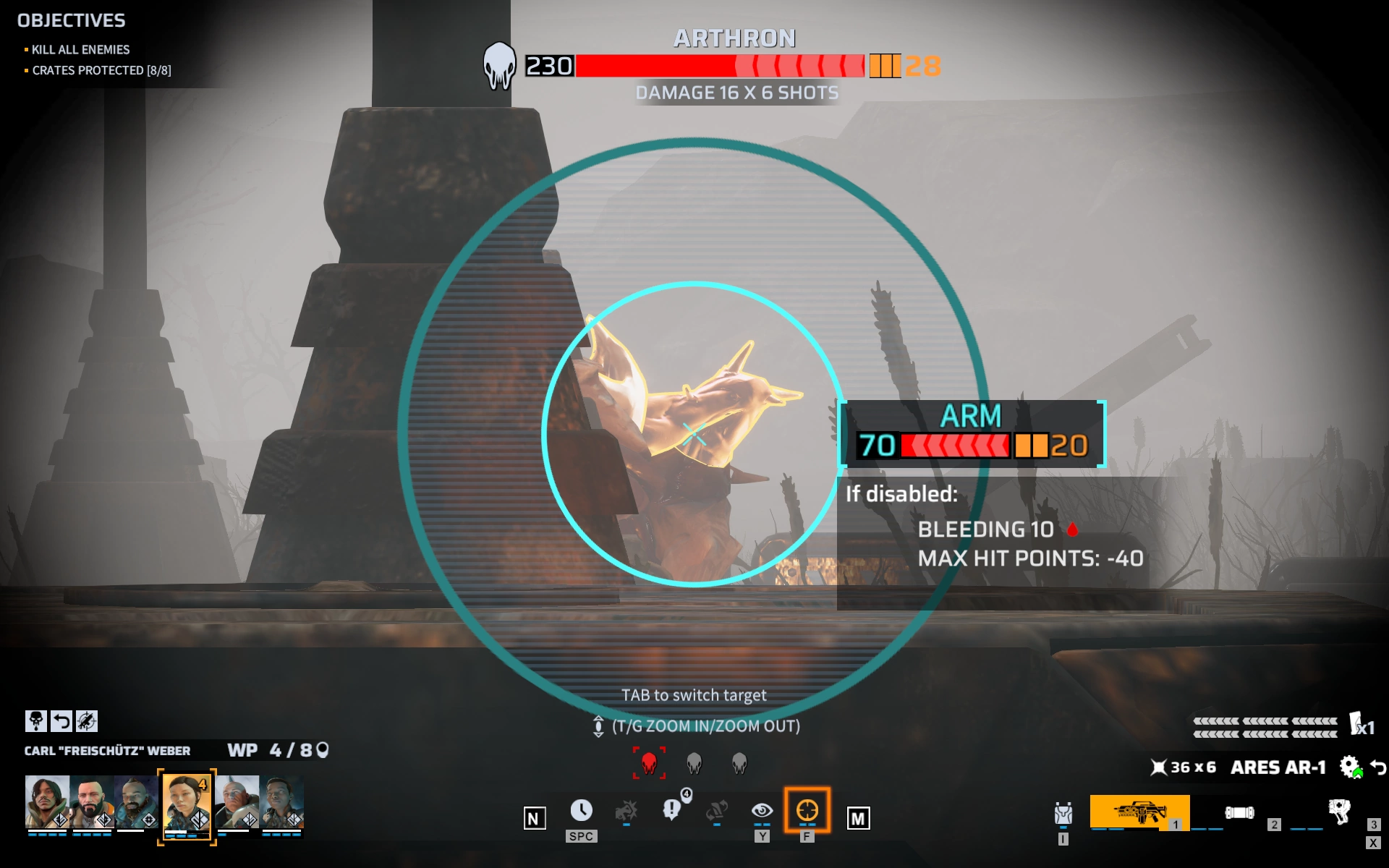The image size is (1389, 868).
Task: Select the bald soldier portrait
Action: click(237, 801)
